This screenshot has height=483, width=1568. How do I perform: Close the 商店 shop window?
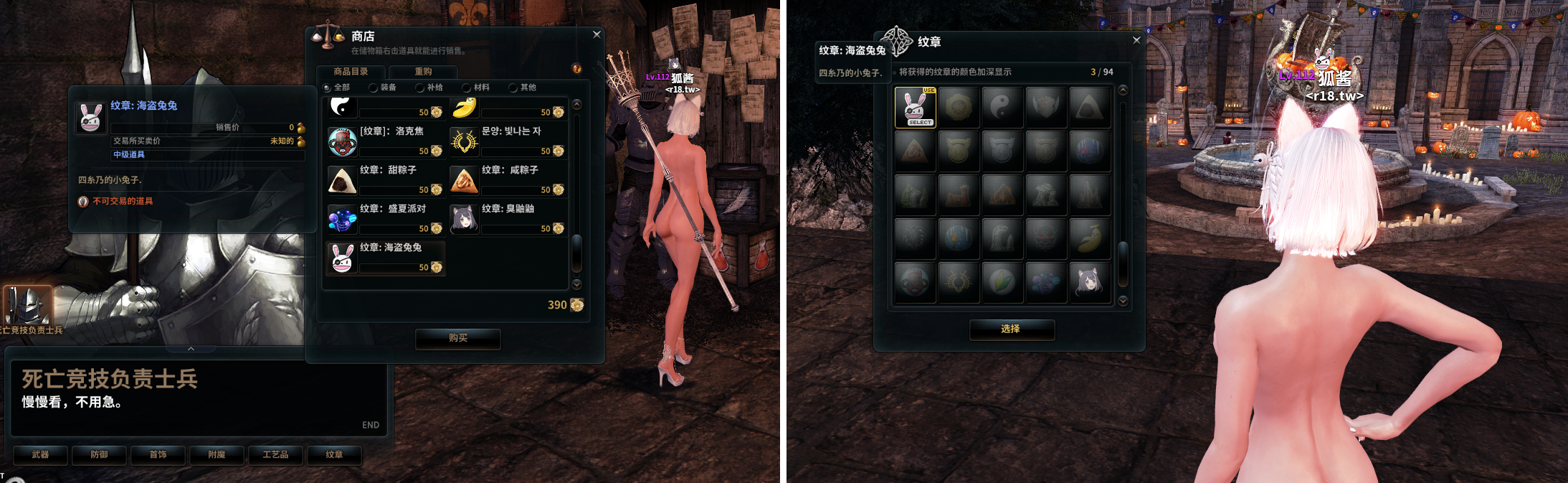(597, 34)
